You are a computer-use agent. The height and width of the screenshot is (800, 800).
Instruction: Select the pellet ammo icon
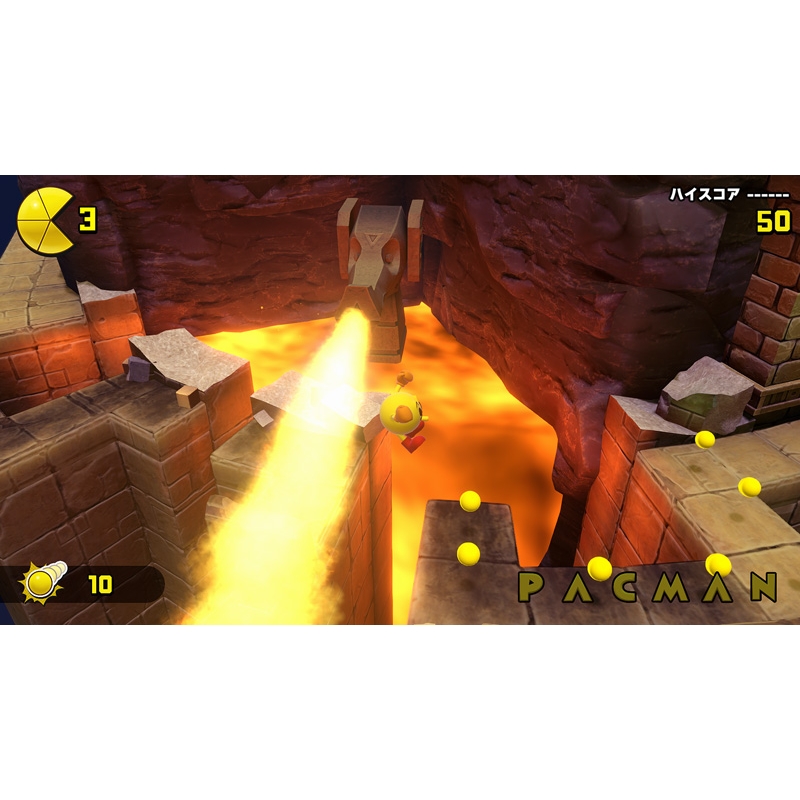click(x=44, y=582)
